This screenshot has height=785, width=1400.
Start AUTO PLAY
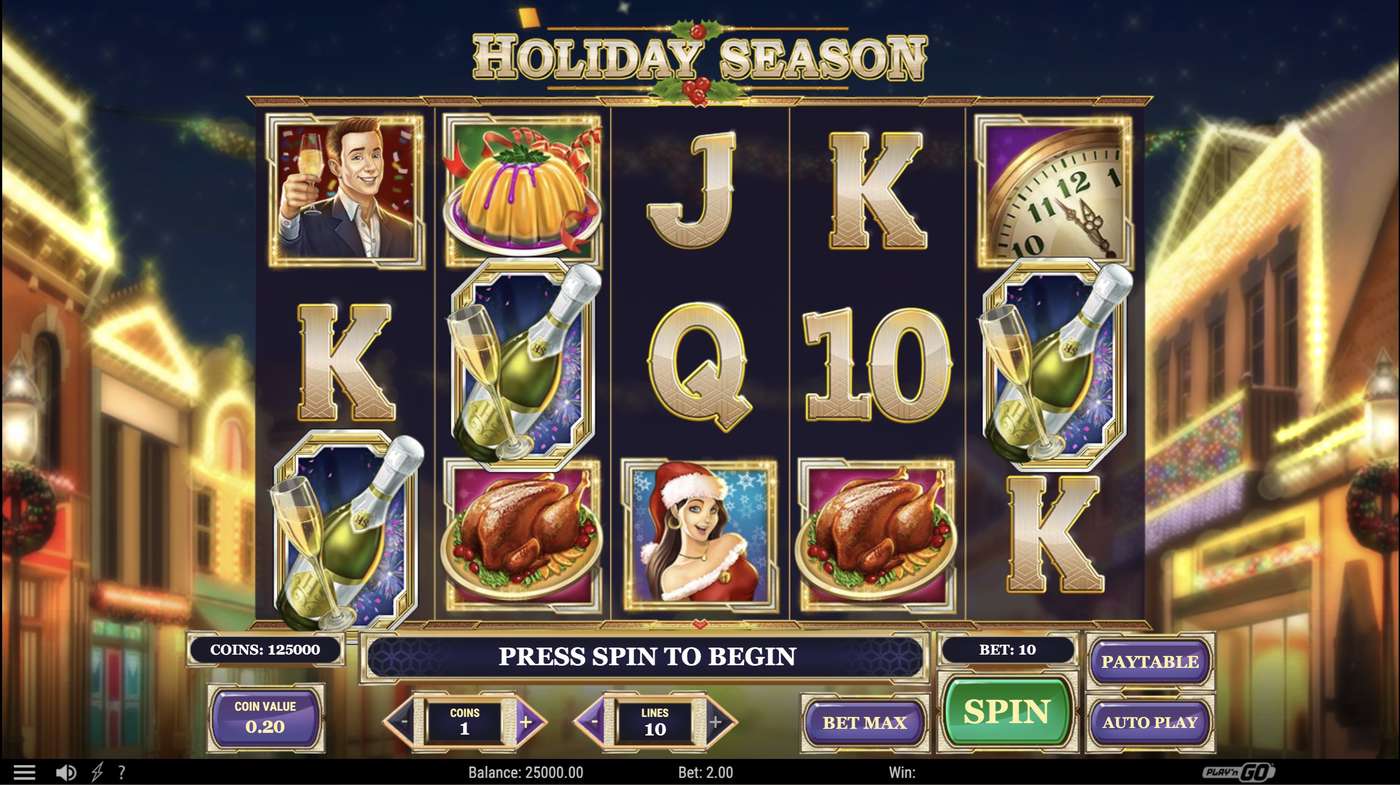1150,721
